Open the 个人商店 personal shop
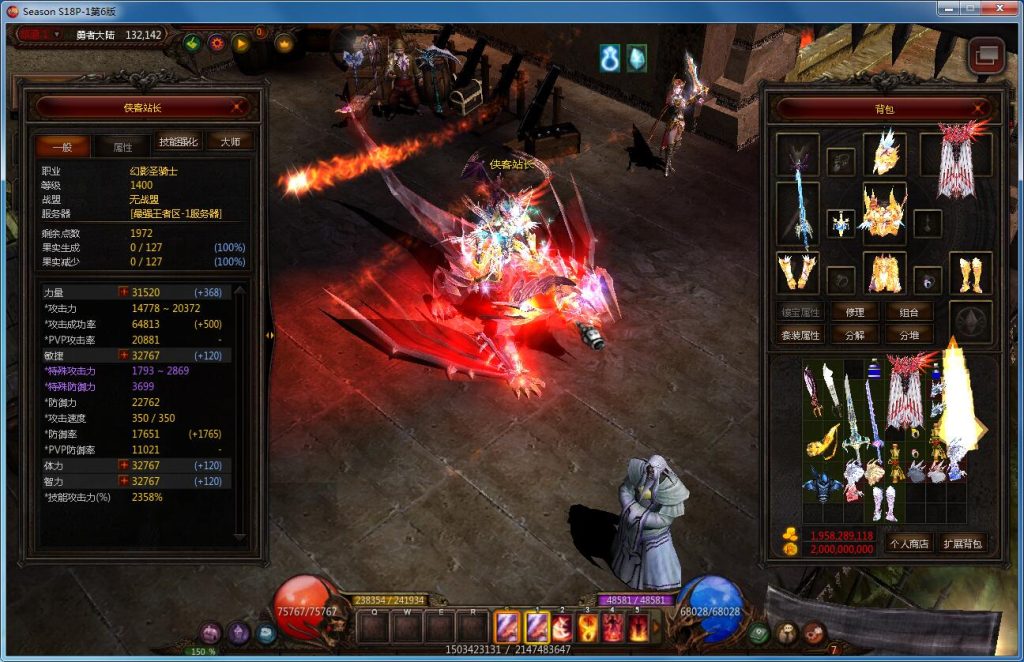The height and width of the screenshot is (662, 1024). (909, 544)
